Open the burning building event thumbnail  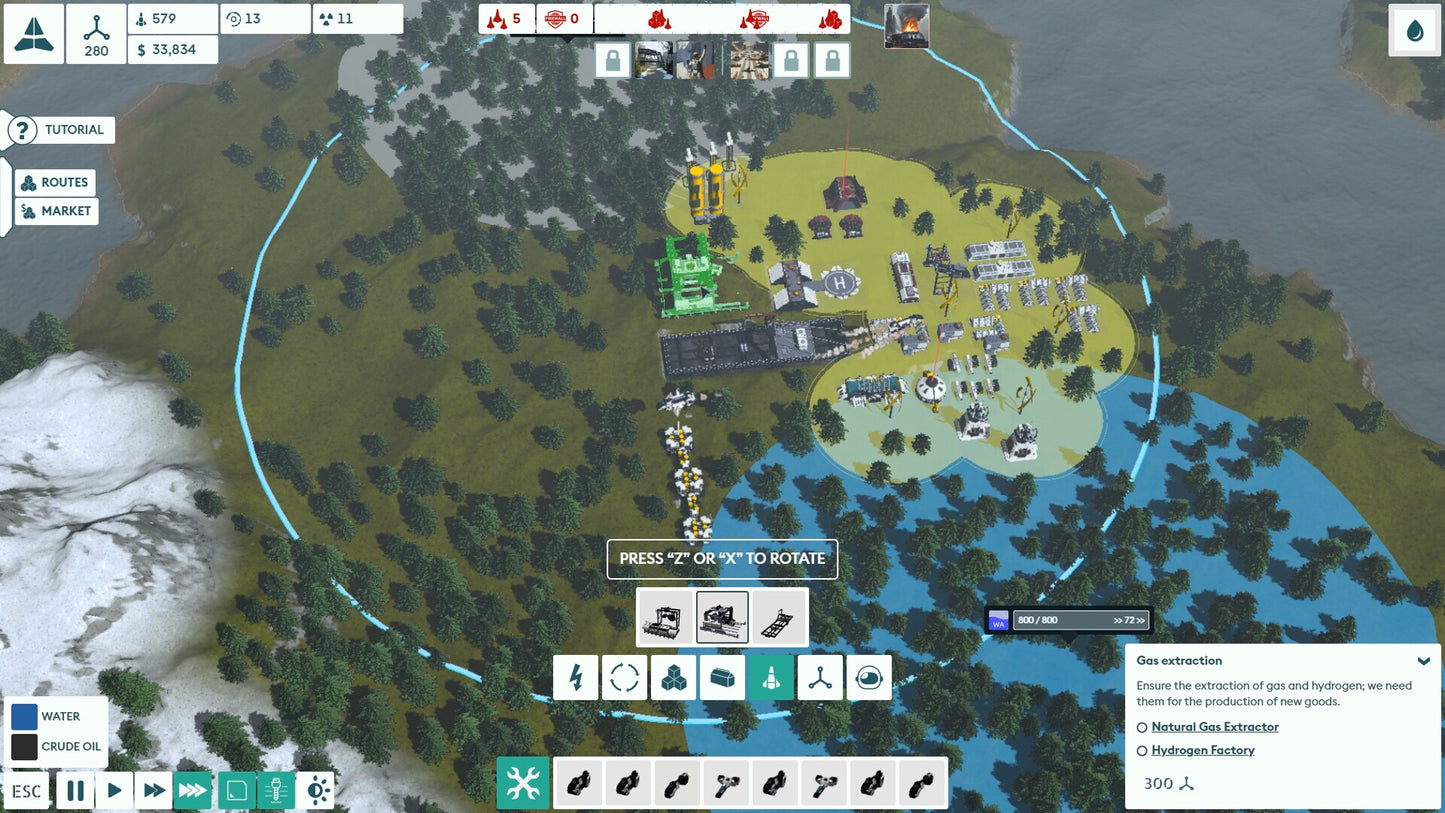tap(906, 26)
